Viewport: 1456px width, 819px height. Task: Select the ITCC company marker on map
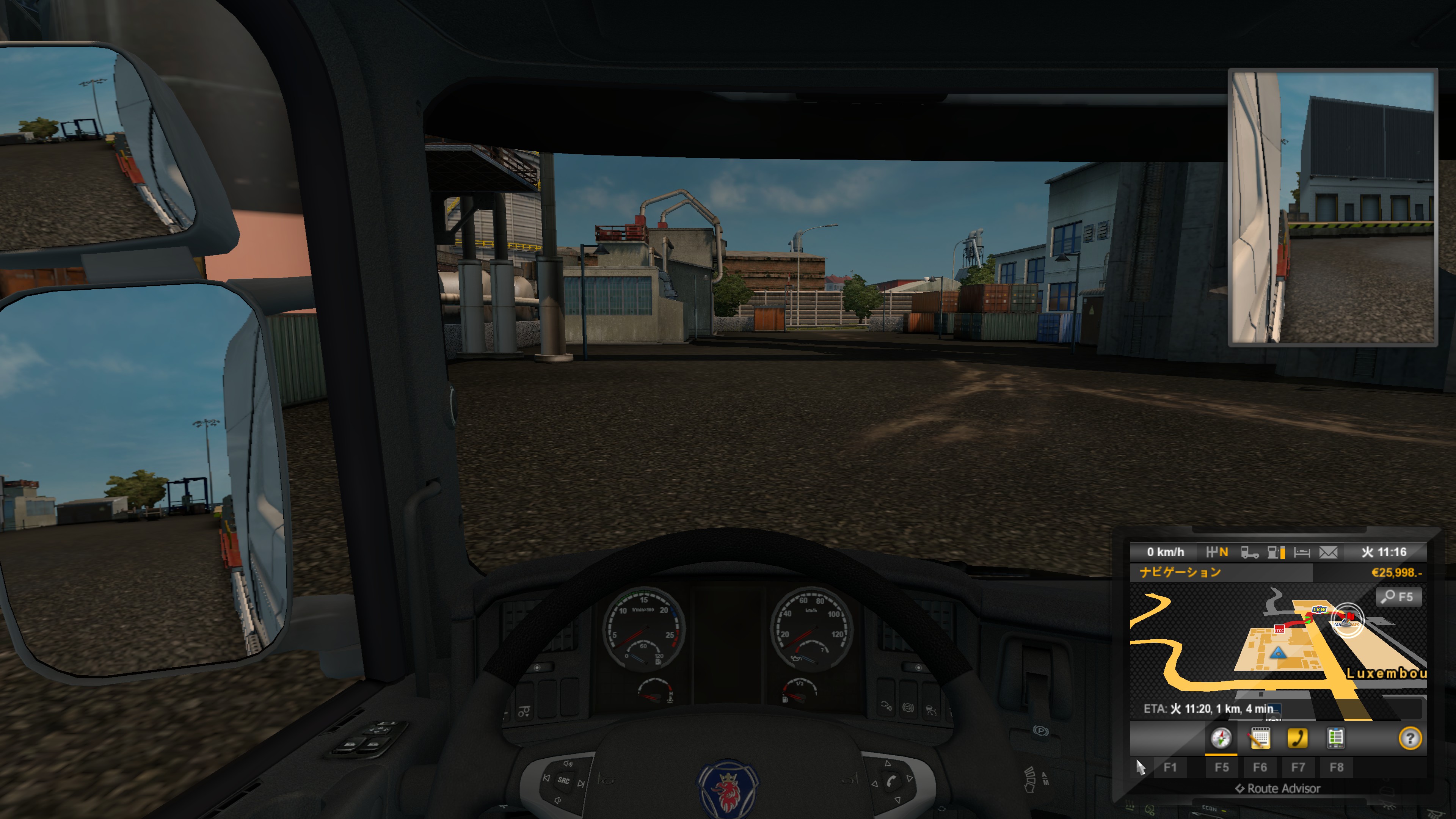(1279, 629)
